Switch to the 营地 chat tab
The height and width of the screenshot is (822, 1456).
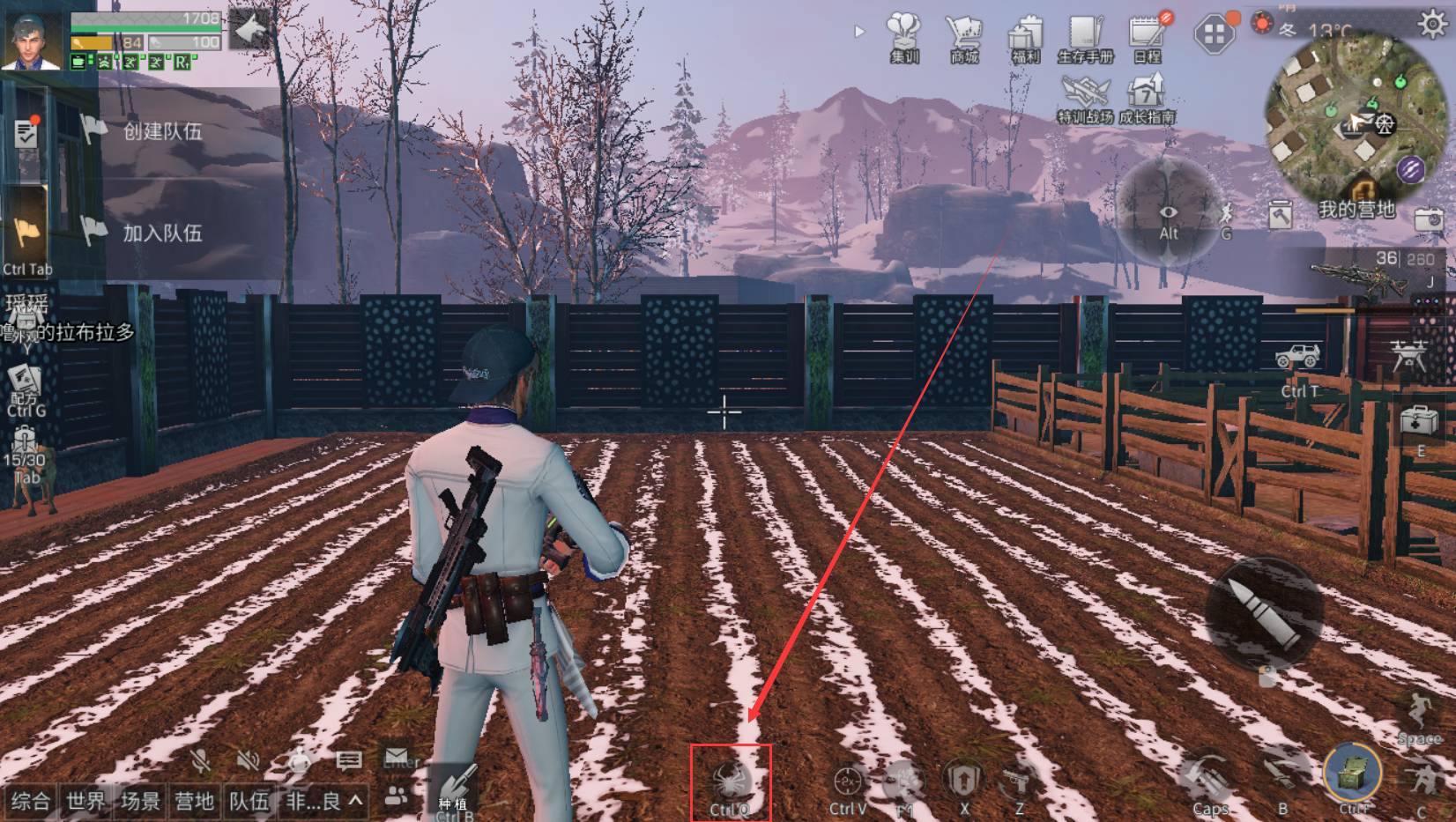pos(194,801)
